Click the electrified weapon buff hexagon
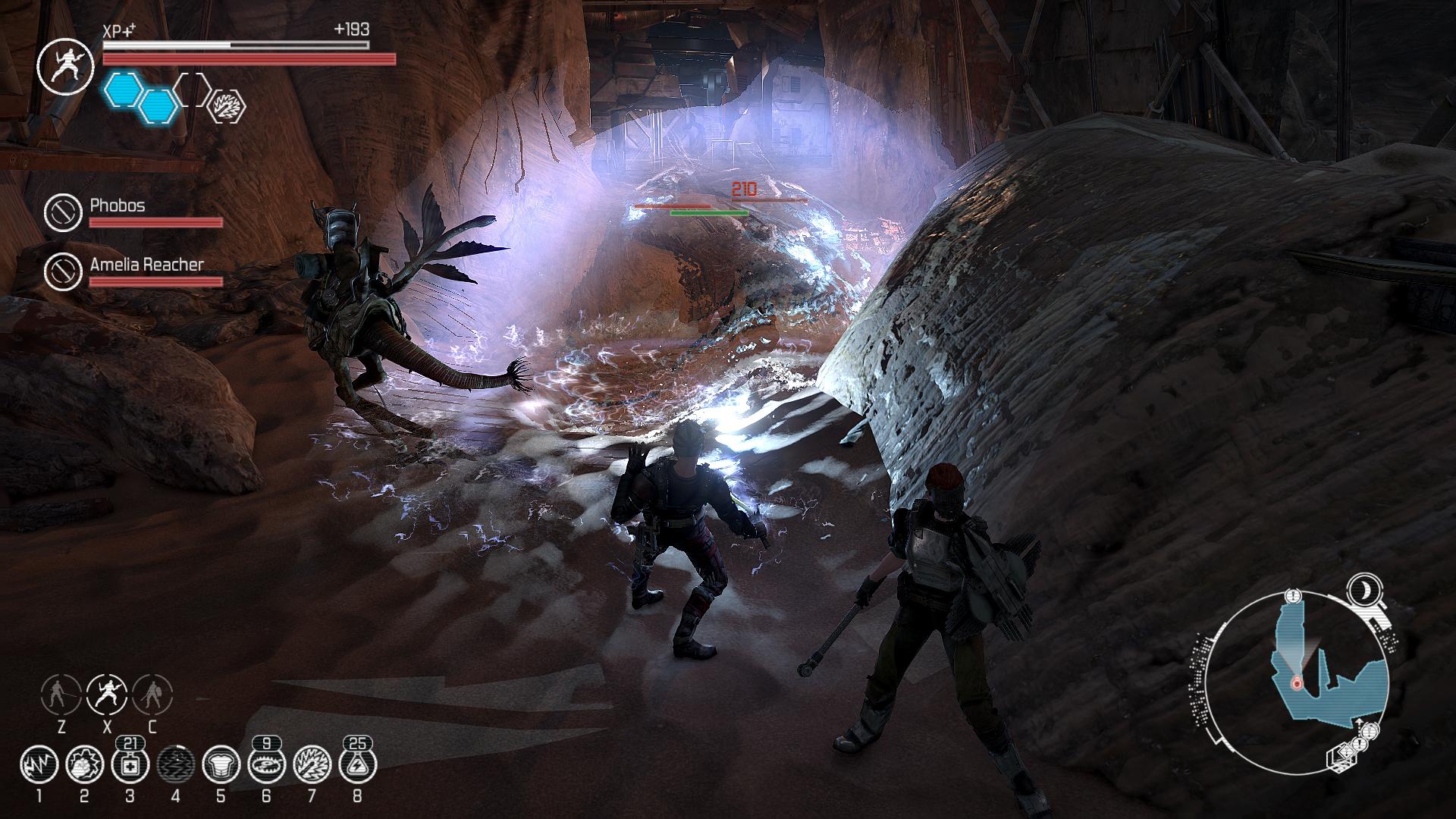Viewport: 1456px width, 819px height. [x=227, y=105]
